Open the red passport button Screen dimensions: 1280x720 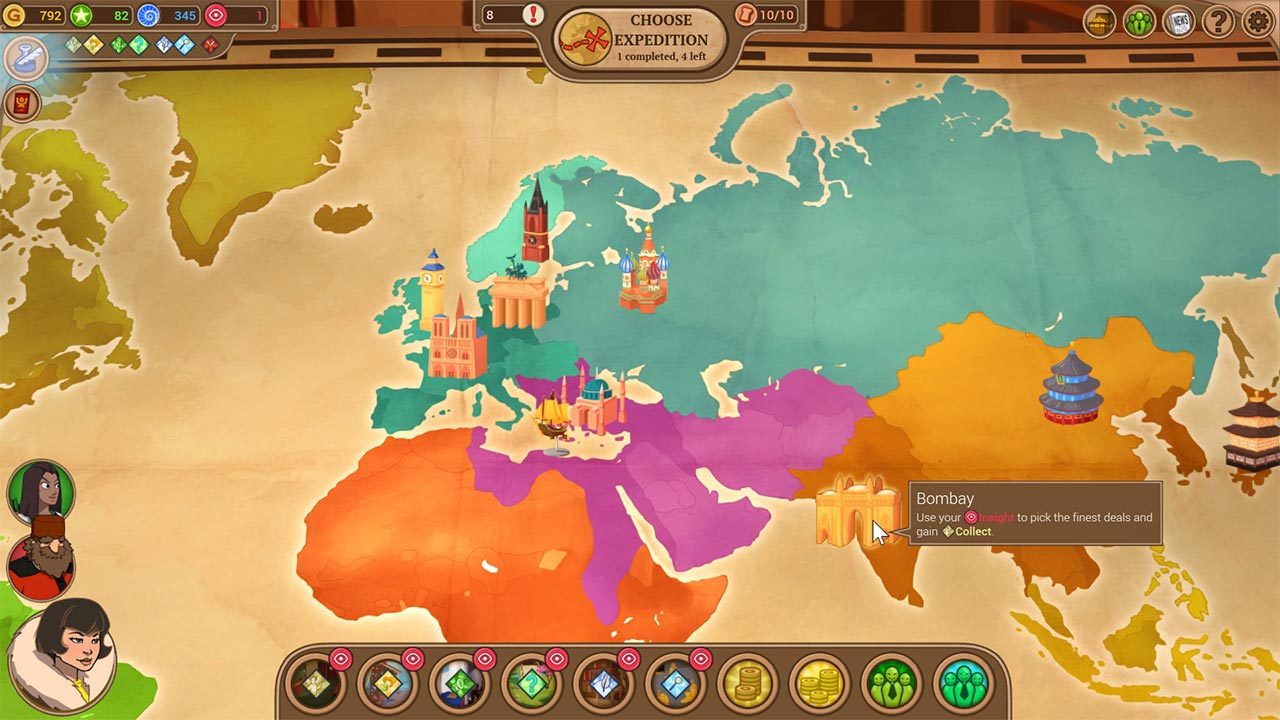(x=23, y=104)
